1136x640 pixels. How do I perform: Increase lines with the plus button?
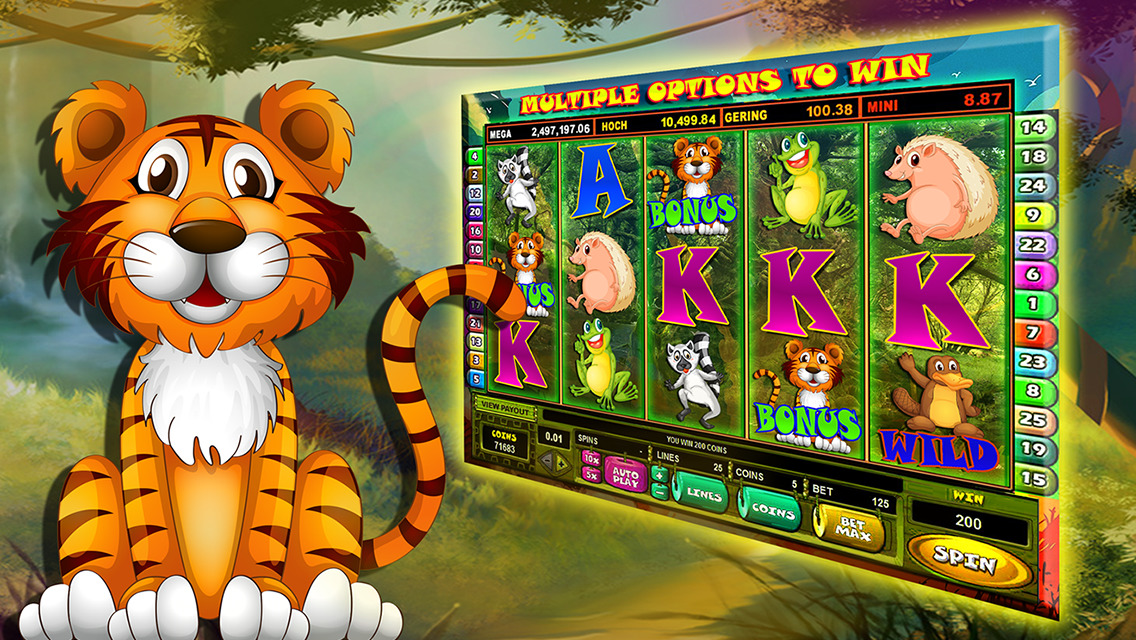point(660,473)
